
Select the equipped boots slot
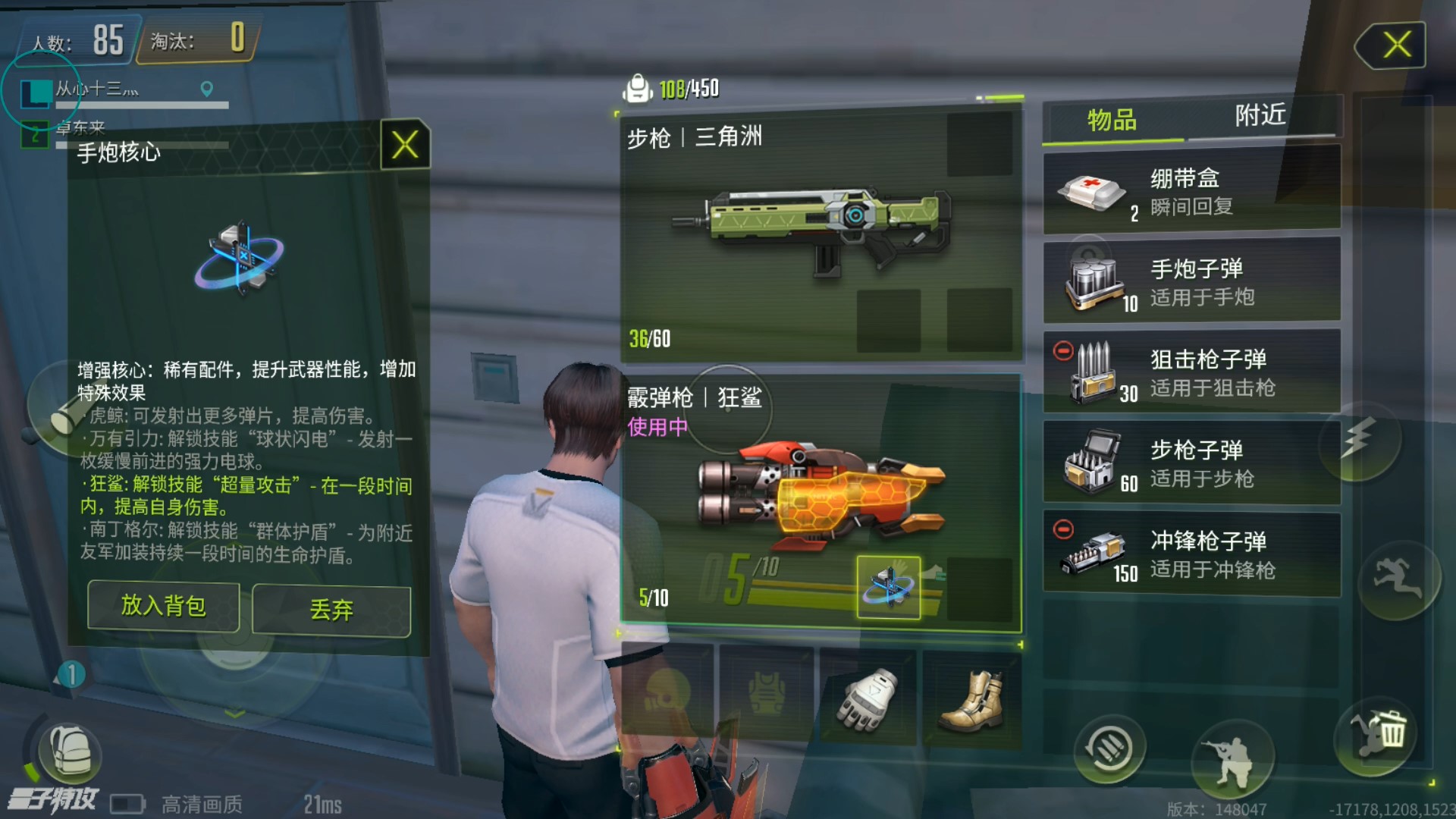coord(972,698)
